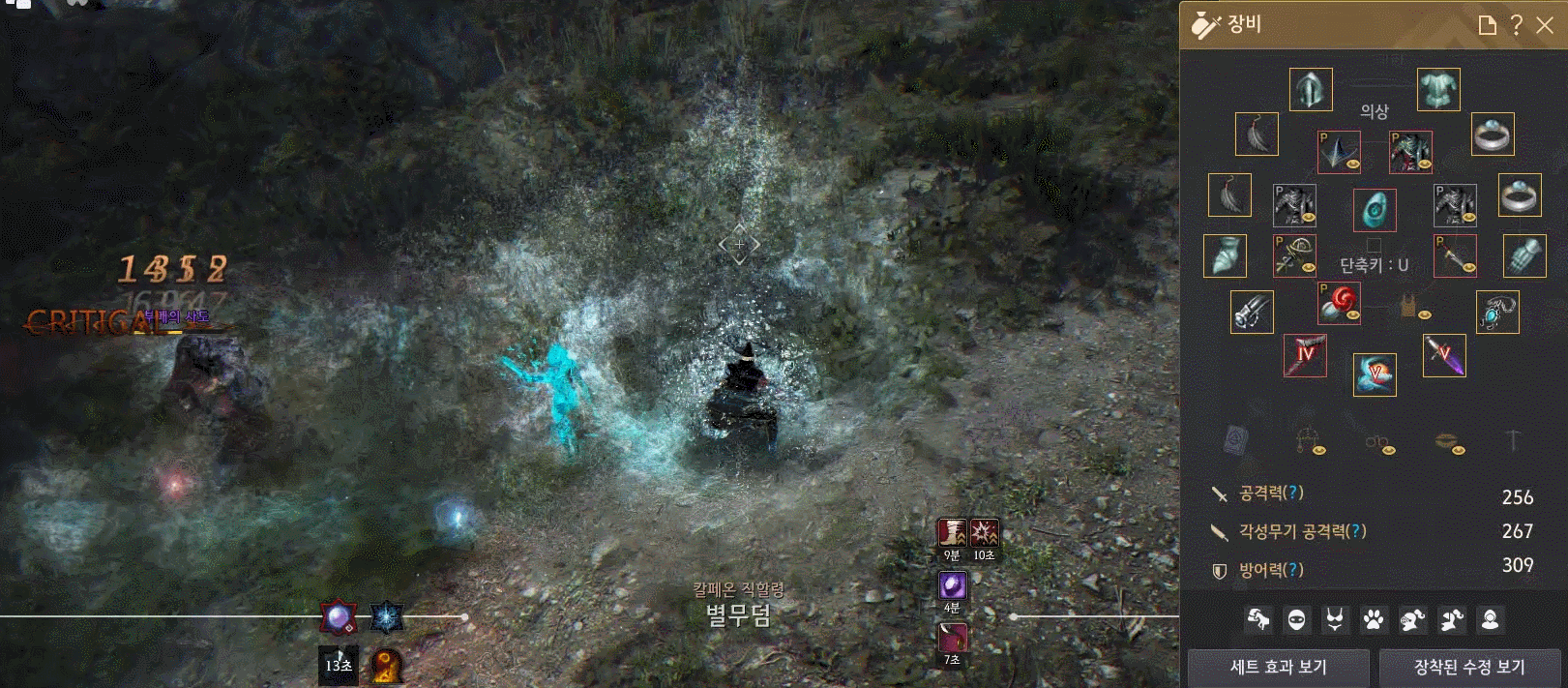Click the 장착된 수정 보기 button
The image size is (1568, 688).
[x=1469, y=667]
